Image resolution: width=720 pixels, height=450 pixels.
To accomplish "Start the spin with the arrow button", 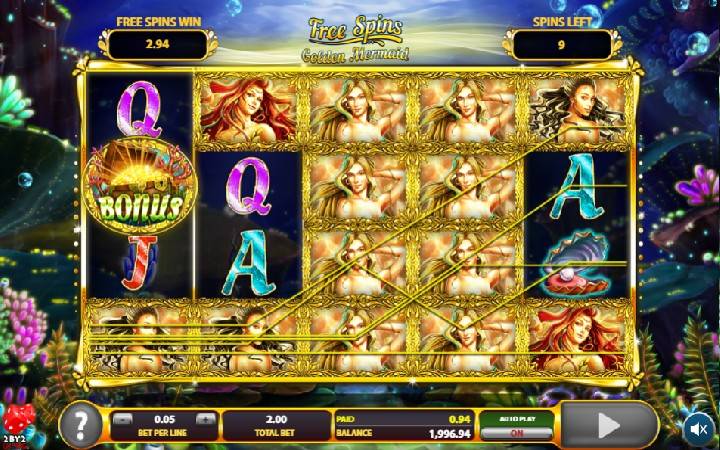I will [x=608, y=426].
